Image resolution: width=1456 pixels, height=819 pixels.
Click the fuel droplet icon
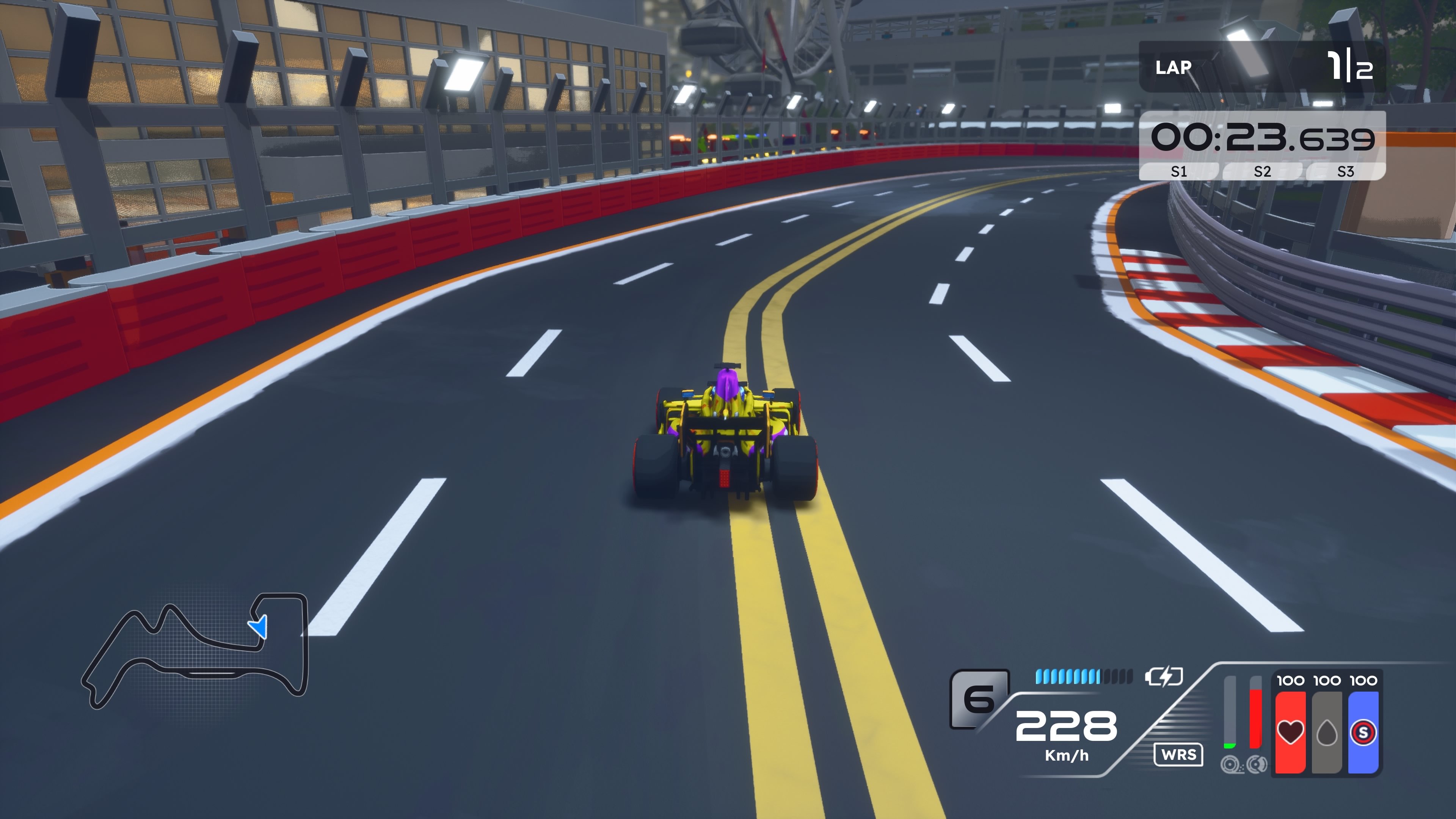(x=1328, y=734)
